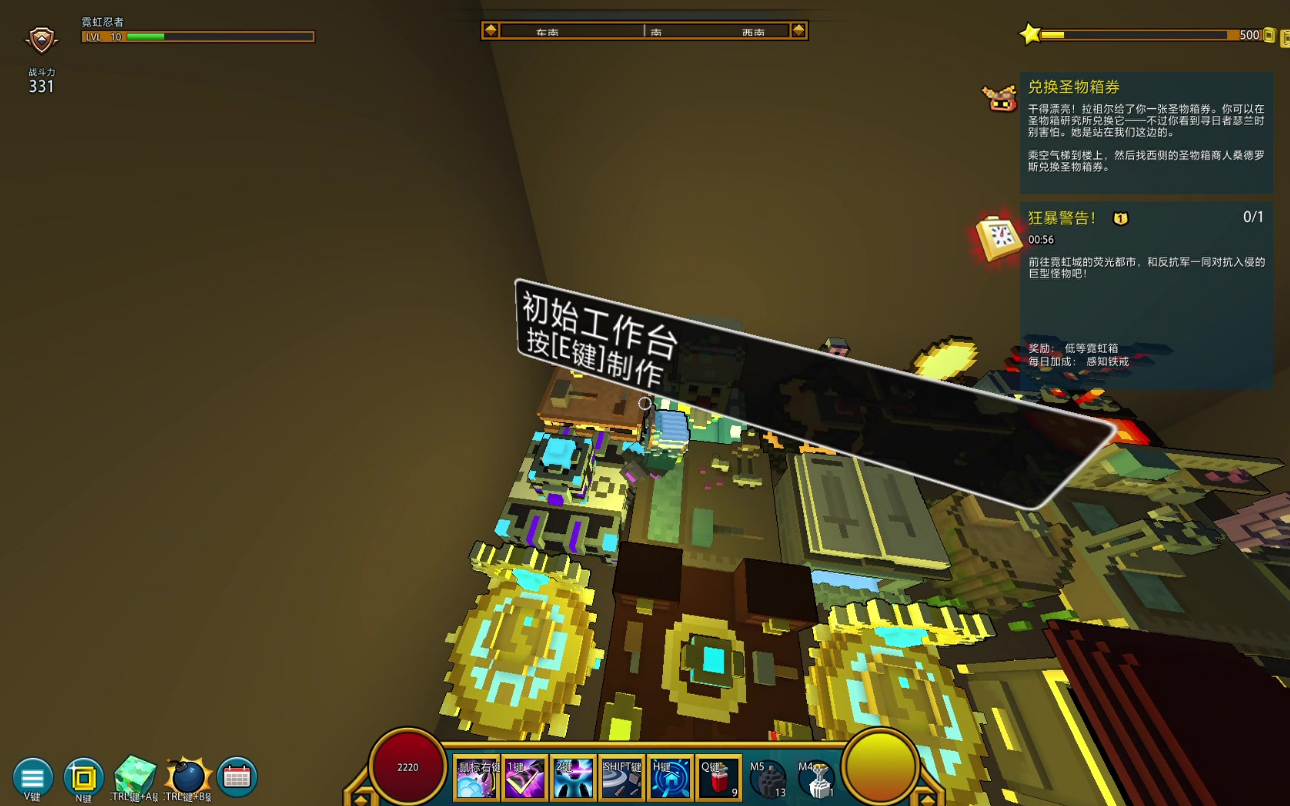
Task: Open the green cube icon
Action: click(135, 775)
